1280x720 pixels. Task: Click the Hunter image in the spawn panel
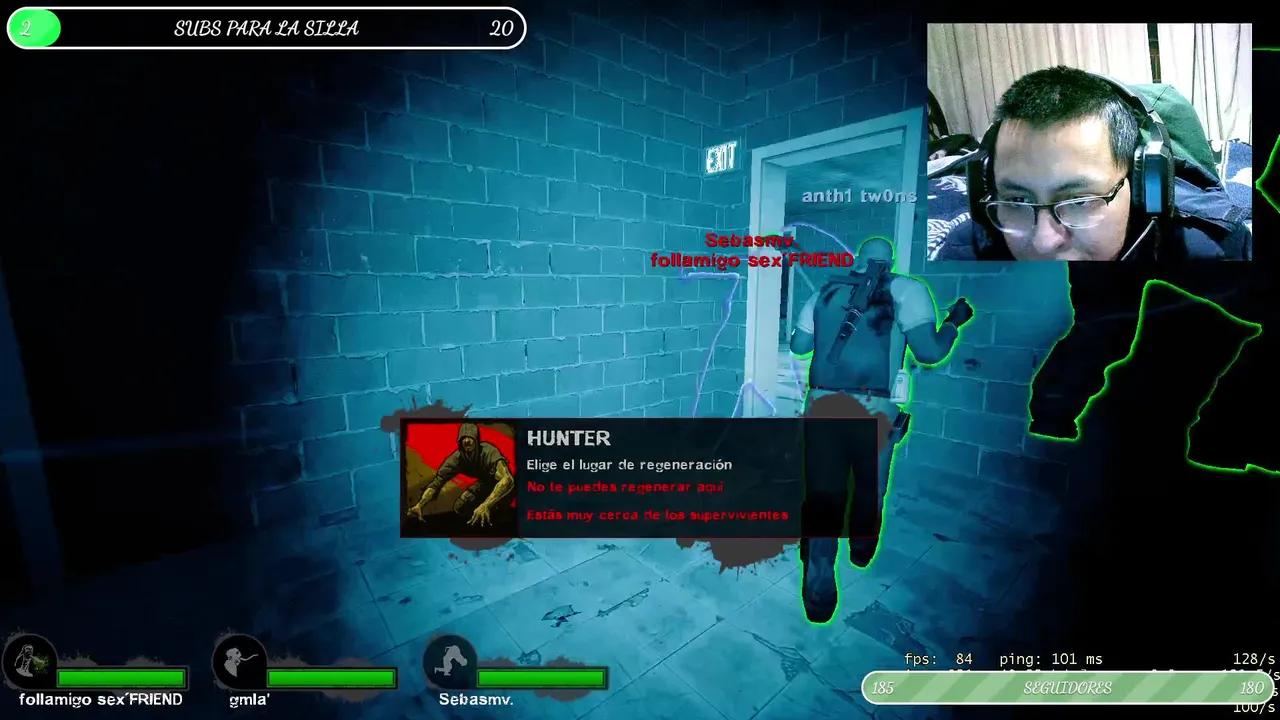tap(460, 477)
